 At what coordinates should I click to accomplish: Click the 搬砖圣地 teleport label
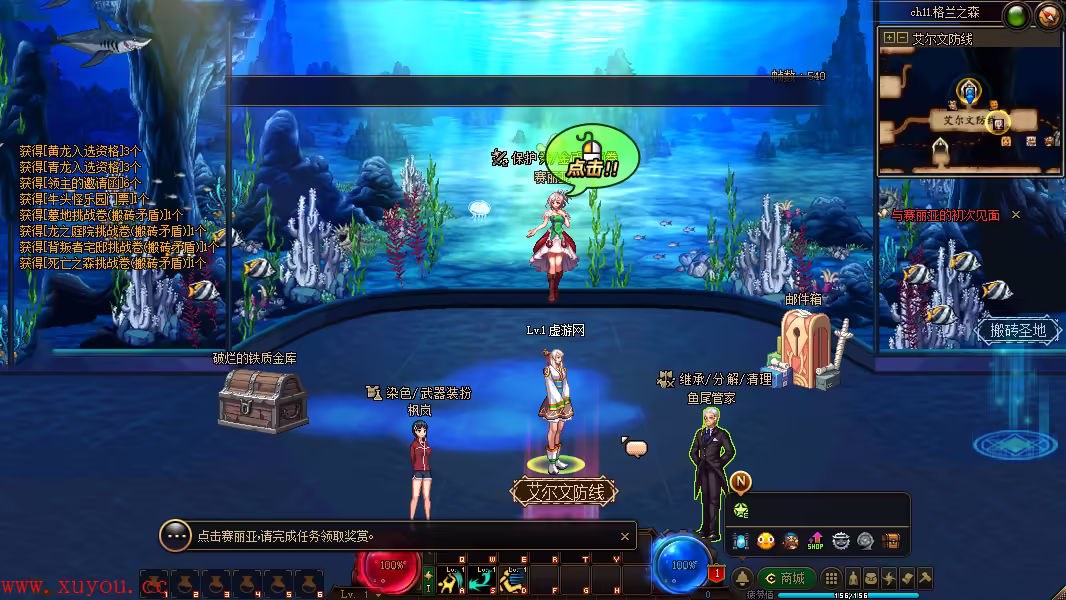[1018, 330]
